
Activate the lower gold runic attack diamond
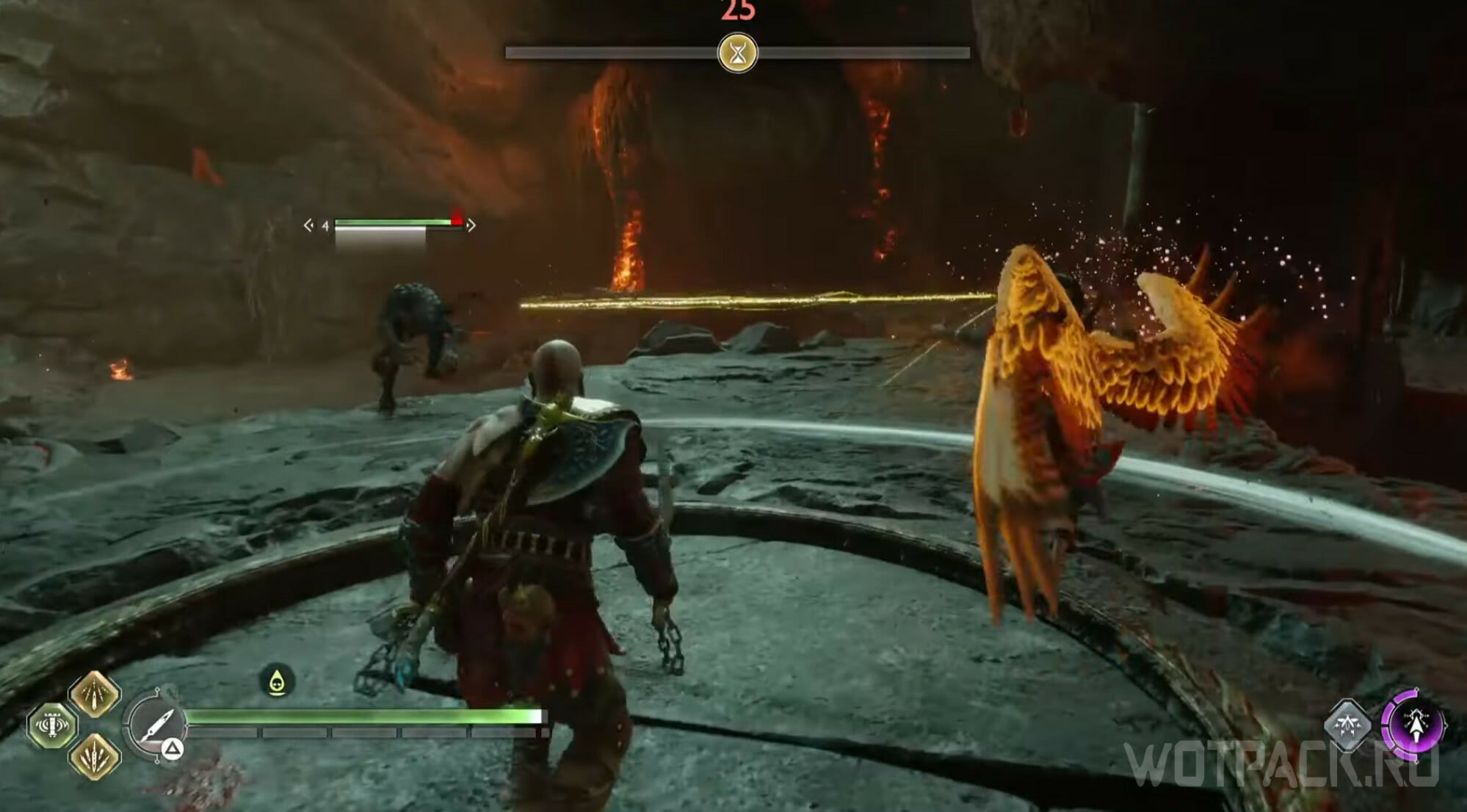[95, 756]
